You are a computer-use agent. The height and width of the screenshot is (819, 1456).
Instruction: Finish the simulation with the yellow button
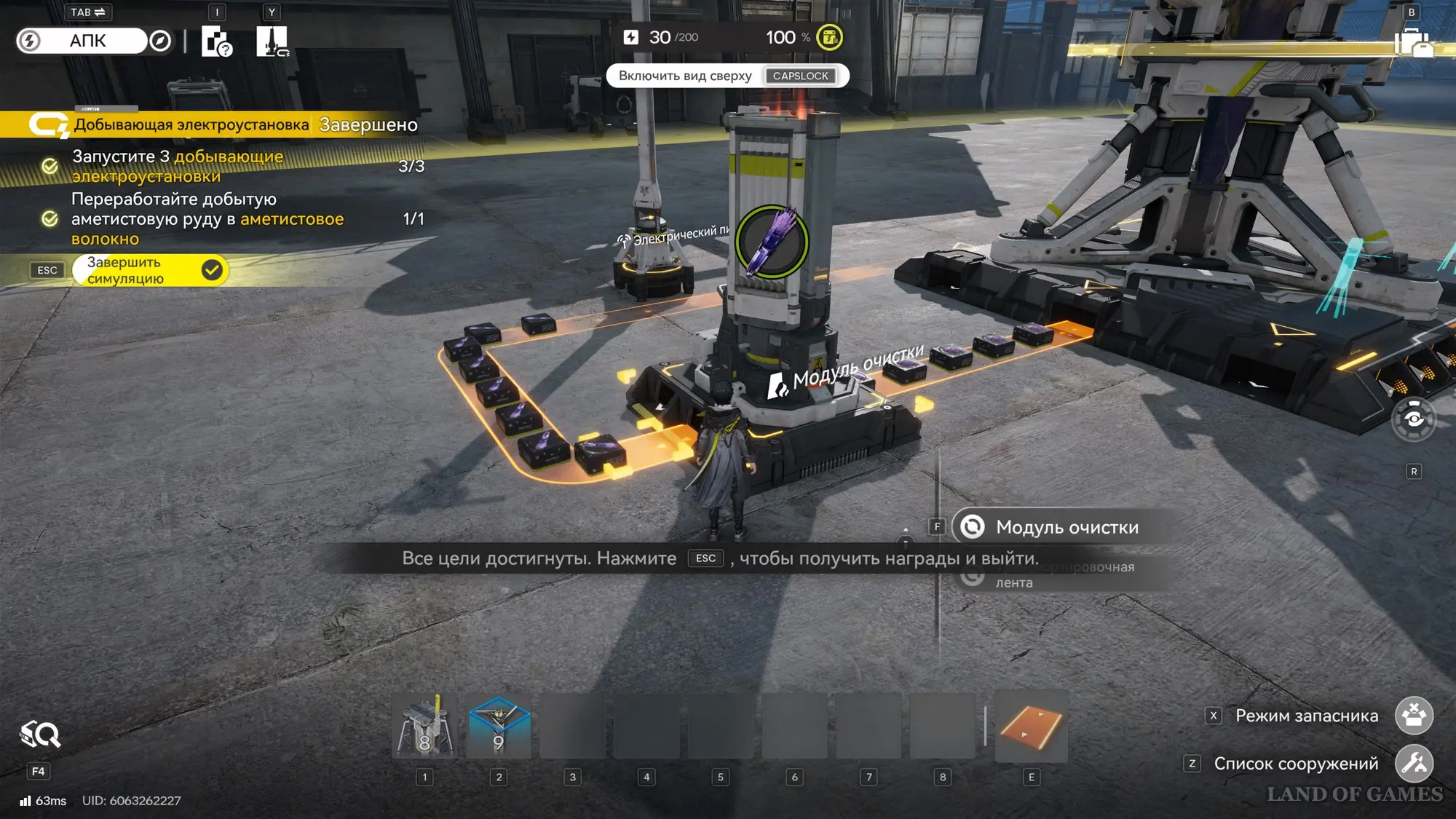150,271
